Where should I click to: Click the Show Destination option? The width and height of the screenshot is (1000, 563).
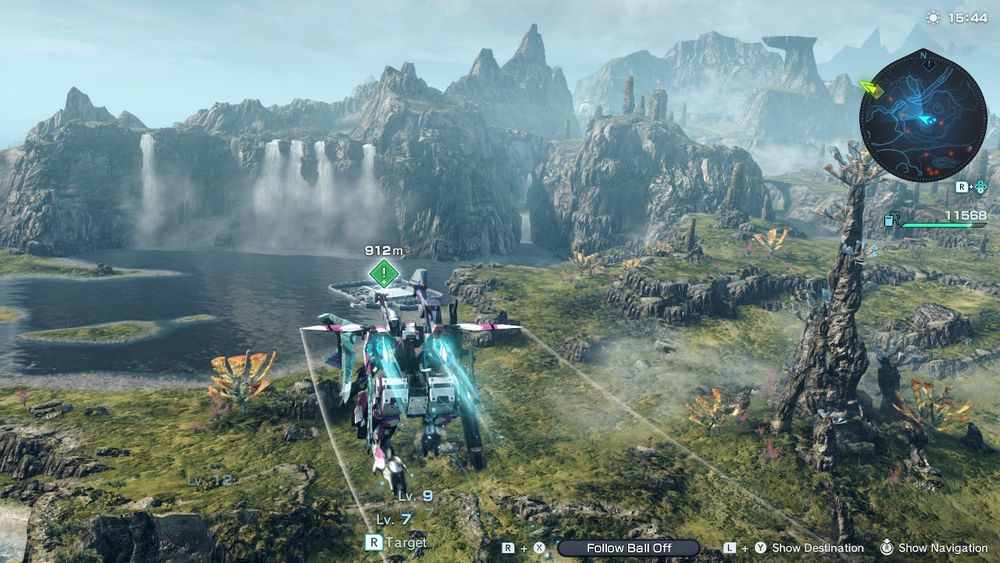[x=817, y=548]
